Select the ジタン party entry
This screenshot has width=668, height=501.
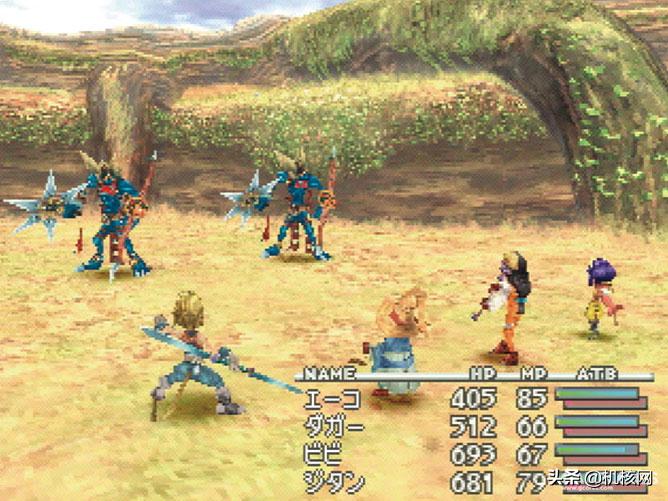click(x=334, y=482)
